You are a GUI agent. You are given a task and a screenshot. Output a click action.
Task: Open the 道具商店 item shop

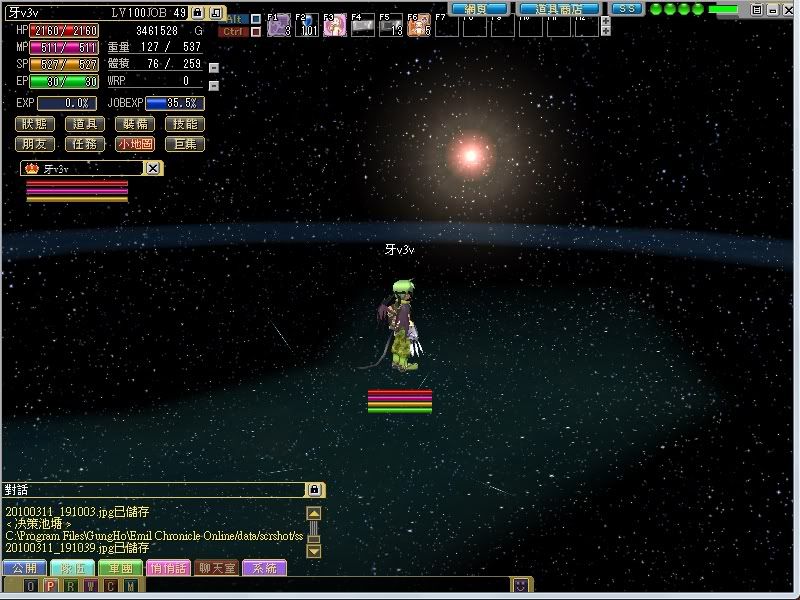pyautogui.click(x=559, y=8)
